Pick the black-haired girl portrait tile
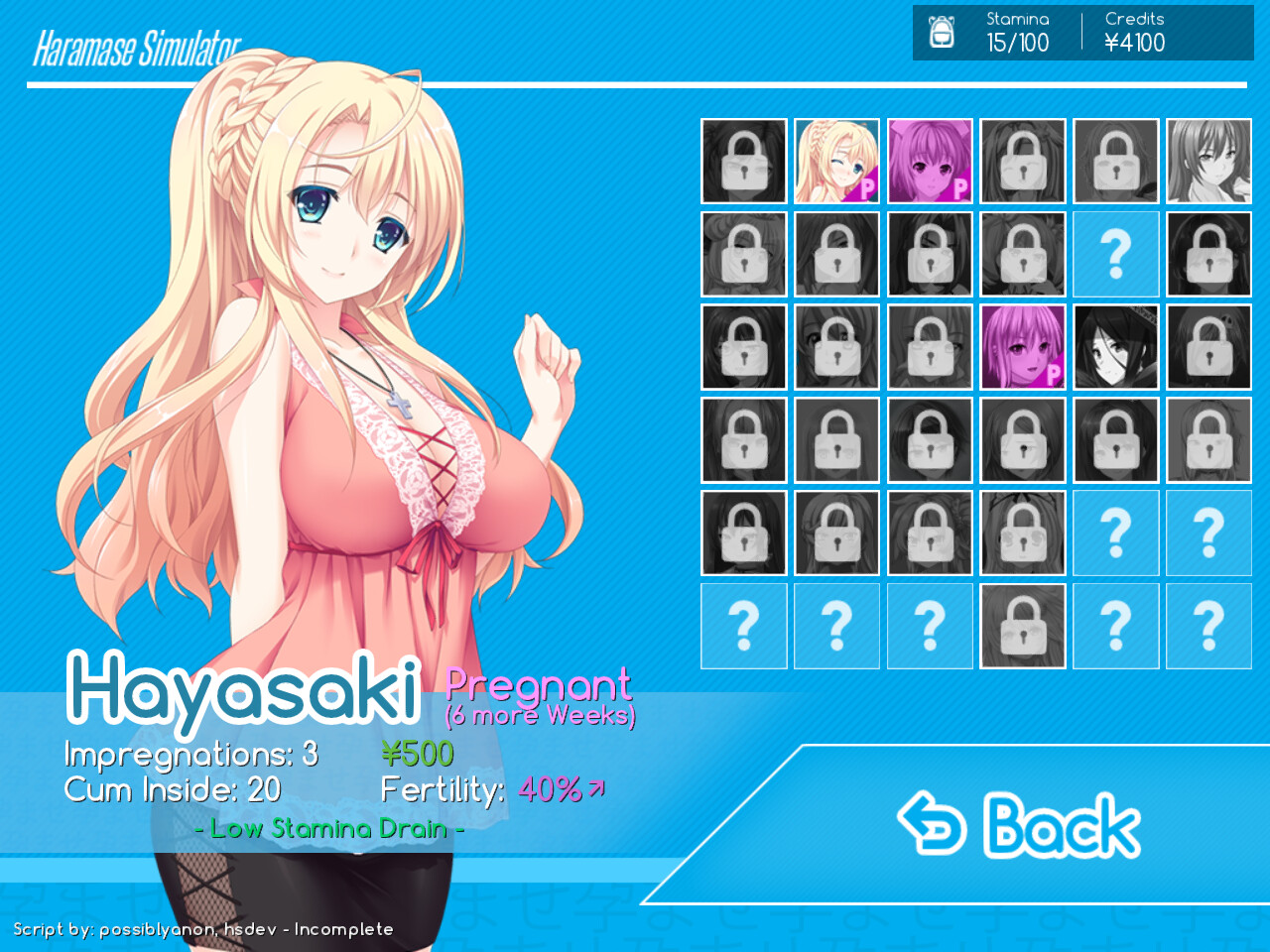The height and width of the screenshot is (952, 1270). click(1115, 346)
